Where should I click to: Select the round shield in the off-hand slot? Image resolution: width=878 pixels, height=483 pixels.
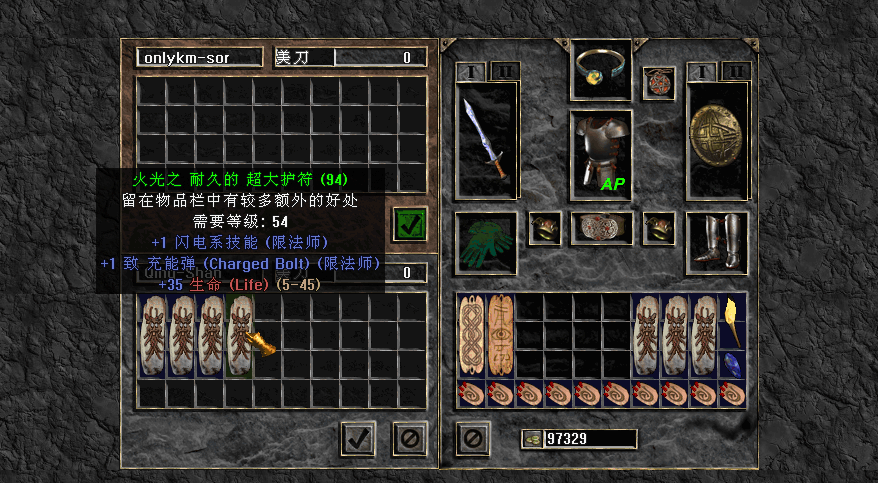[718, 140]
